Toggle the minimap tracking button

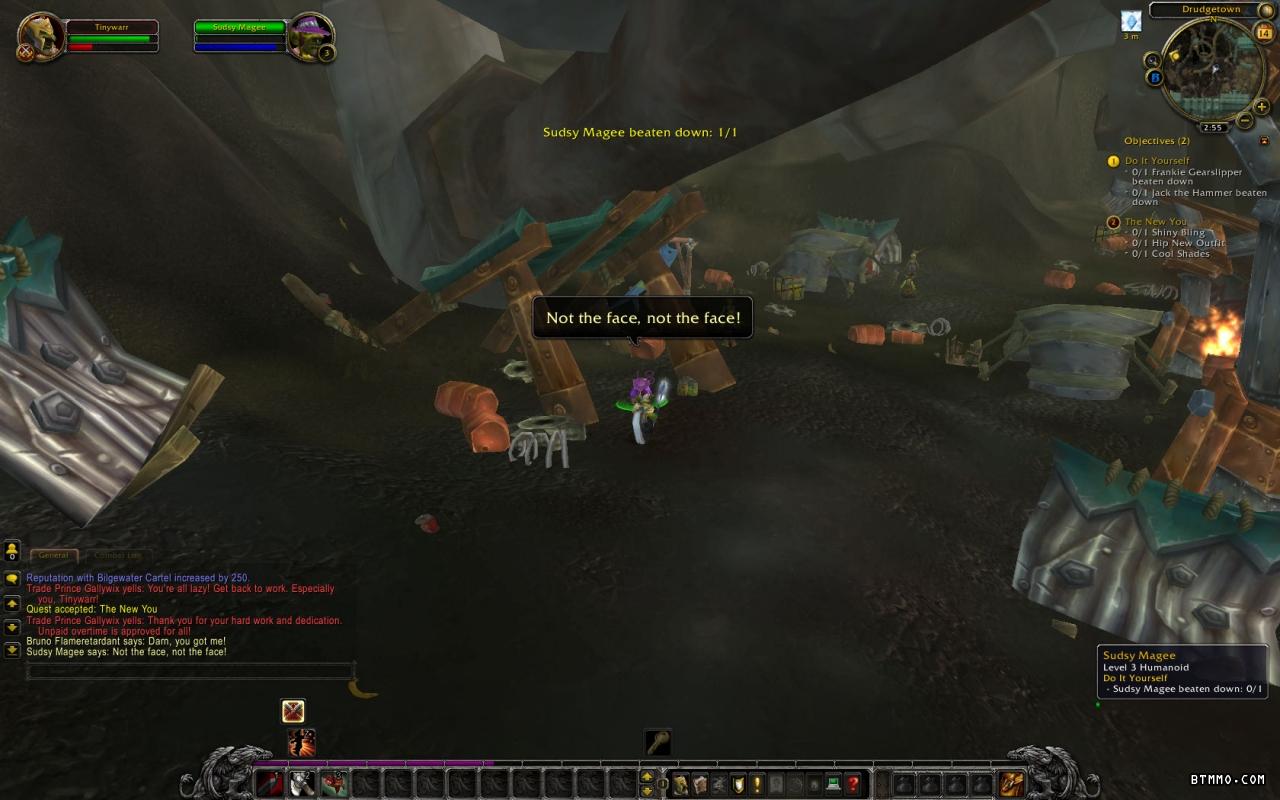click(1154, 60)
